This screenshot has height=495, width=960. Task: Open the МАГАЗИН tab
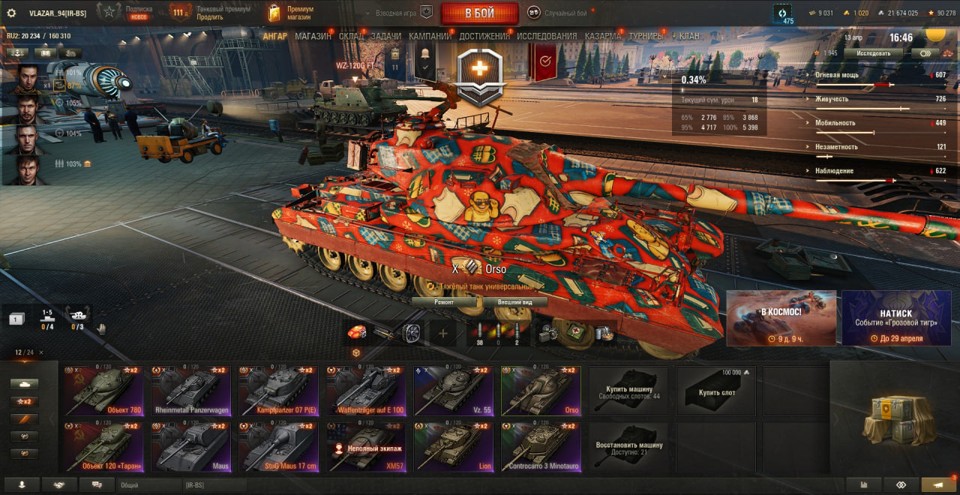[313, 36]
